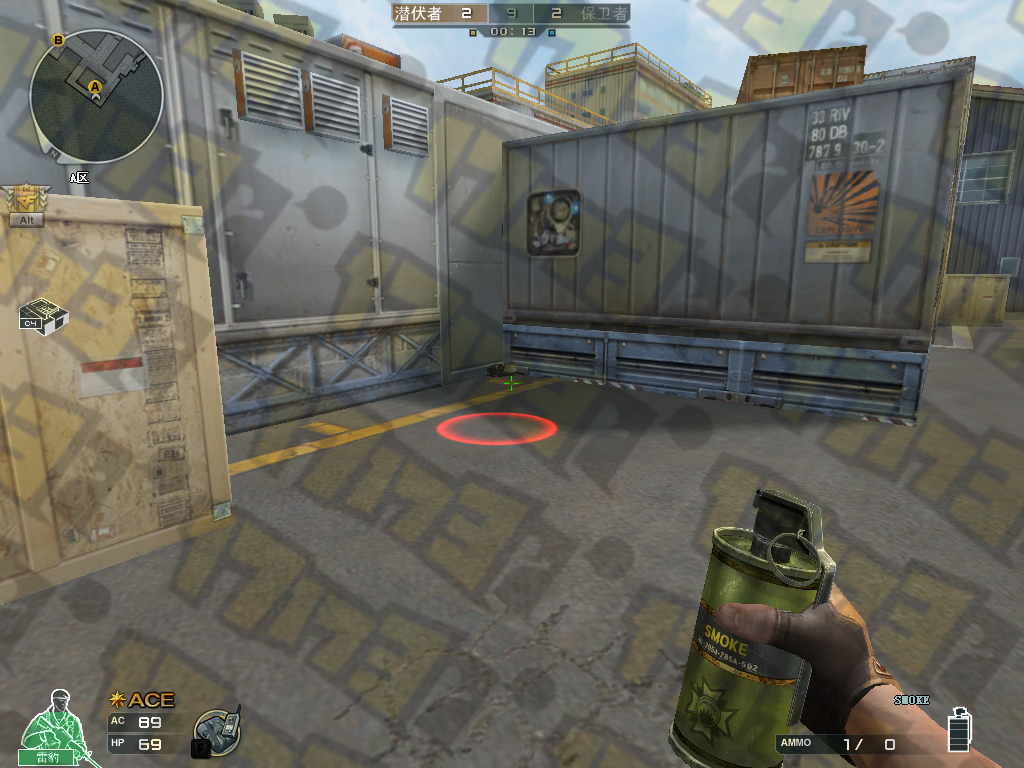Select the C4 kit icon
Screen dimensions: 1024x768
click(42, 314)
